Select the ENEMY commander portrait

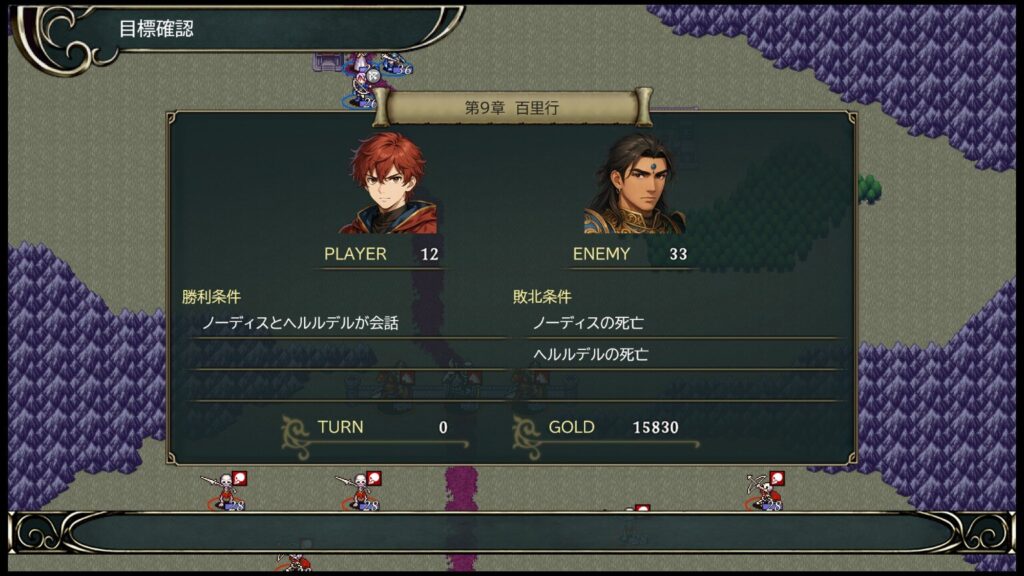click(x=634, y=184)
